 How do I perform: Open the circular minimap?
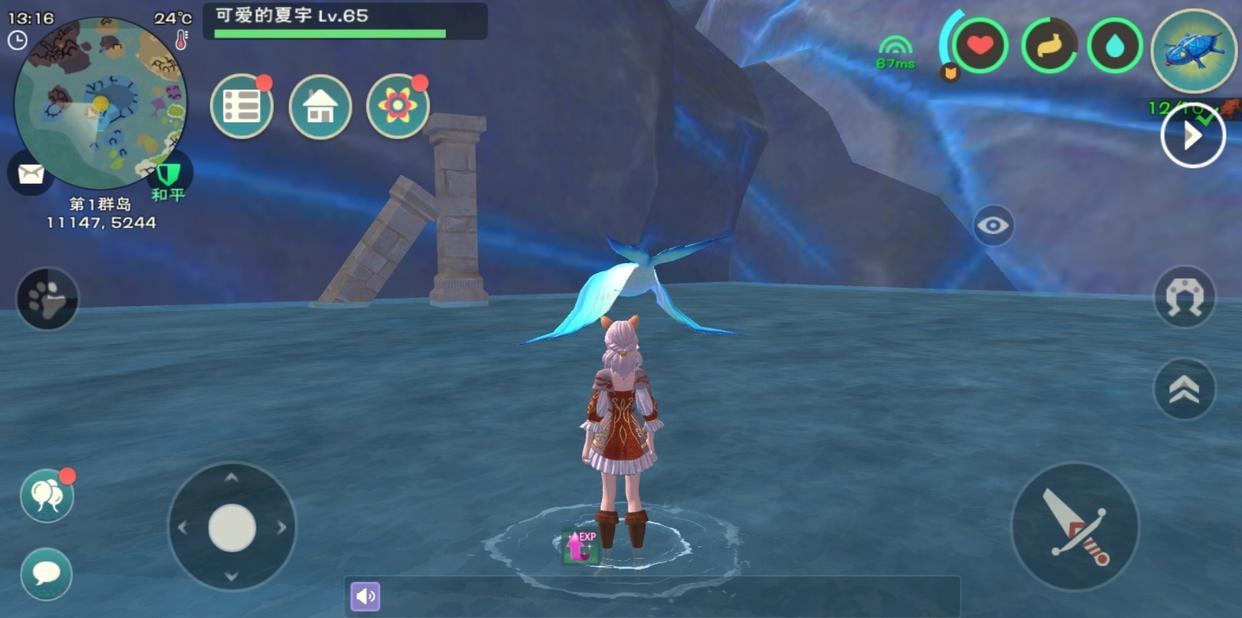[x=100, y=102]
